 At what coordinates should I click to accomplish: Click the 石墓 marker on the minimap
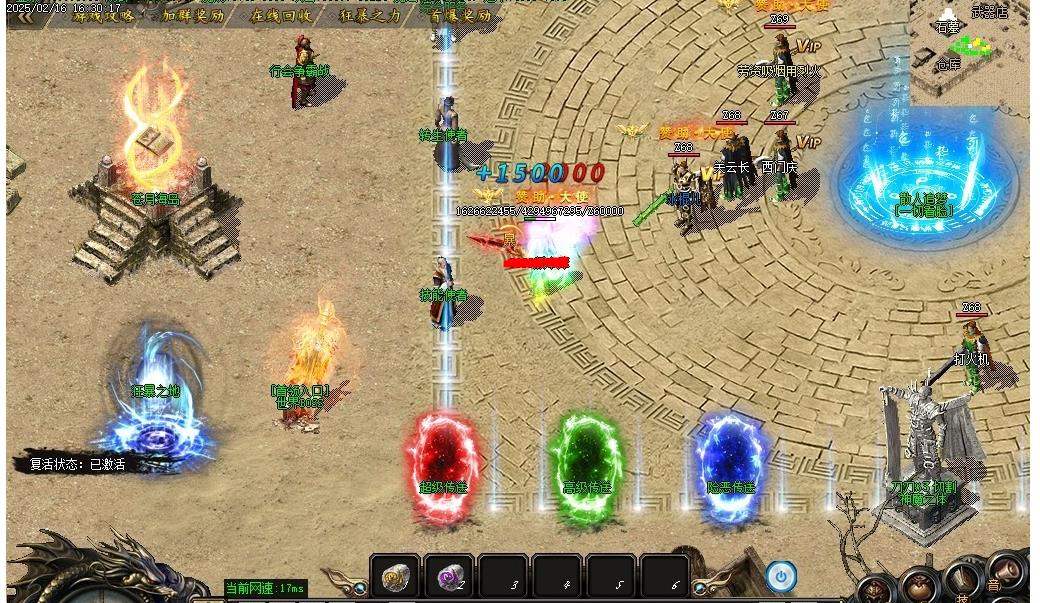pos(947,27)
